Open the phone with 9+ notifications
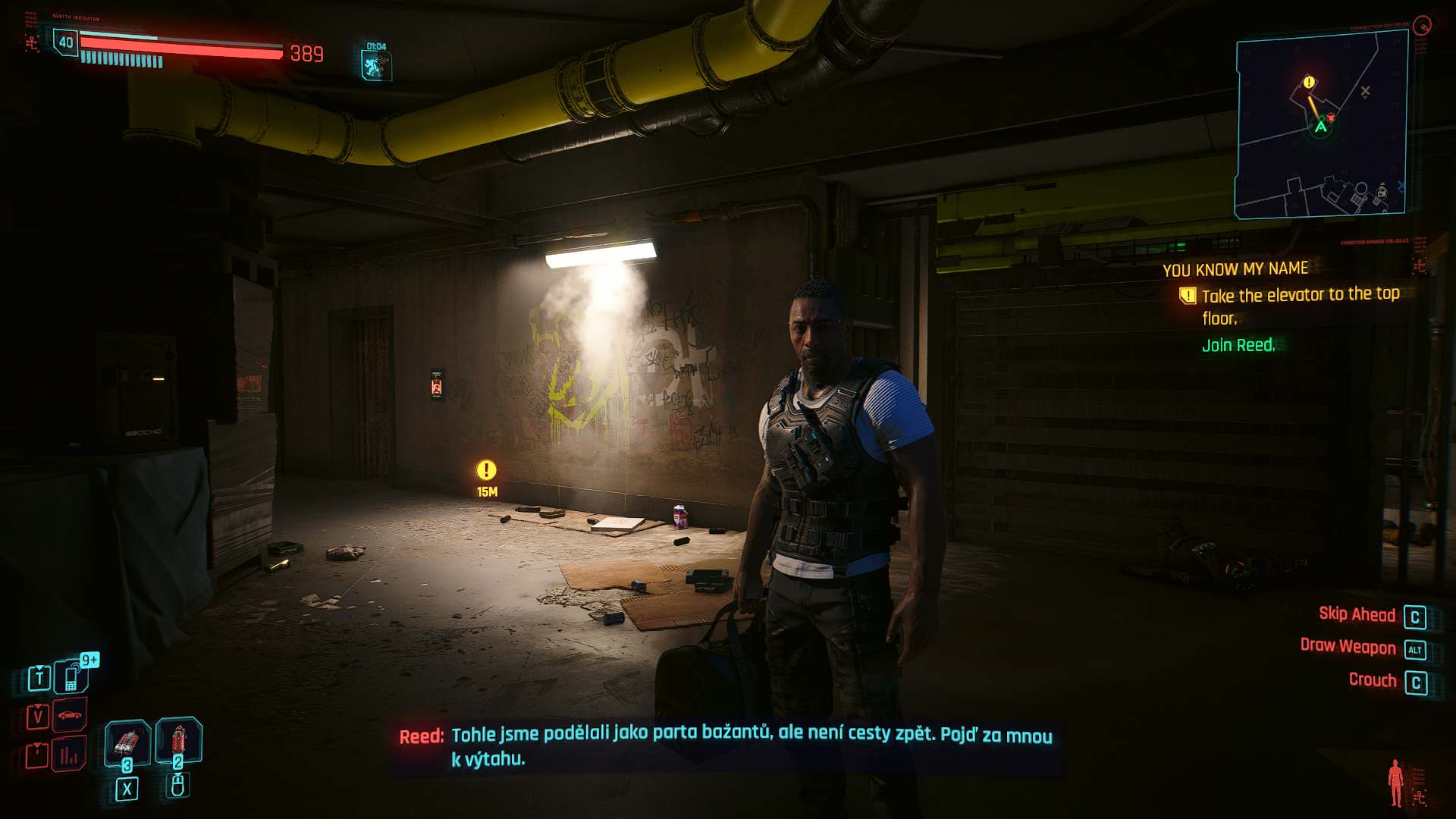Screen dimensions: 1456x819 point(71,676)
